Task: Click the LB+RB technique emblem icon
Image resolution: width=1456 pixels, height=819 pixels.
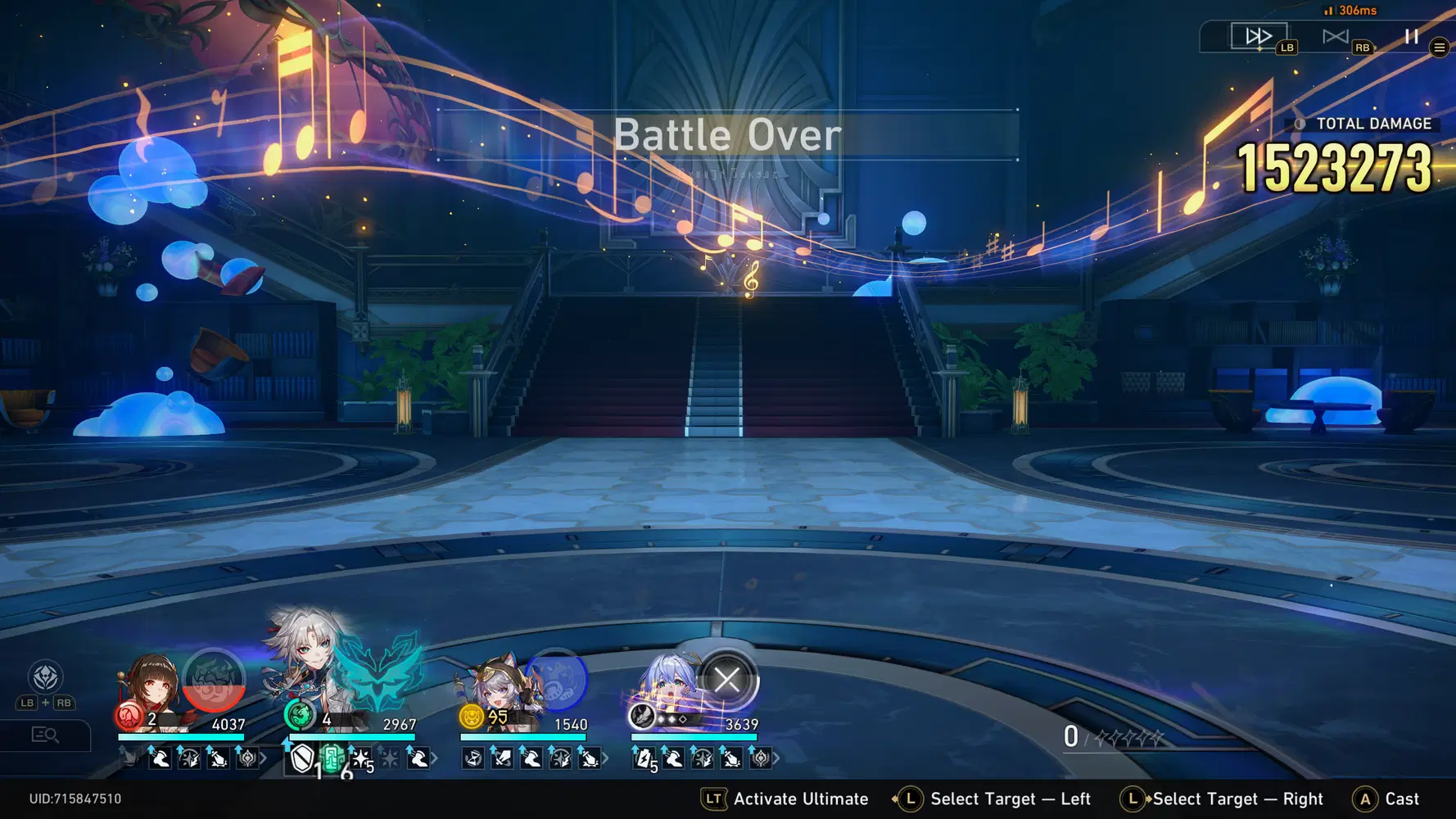Action: [x=45, y=678]
